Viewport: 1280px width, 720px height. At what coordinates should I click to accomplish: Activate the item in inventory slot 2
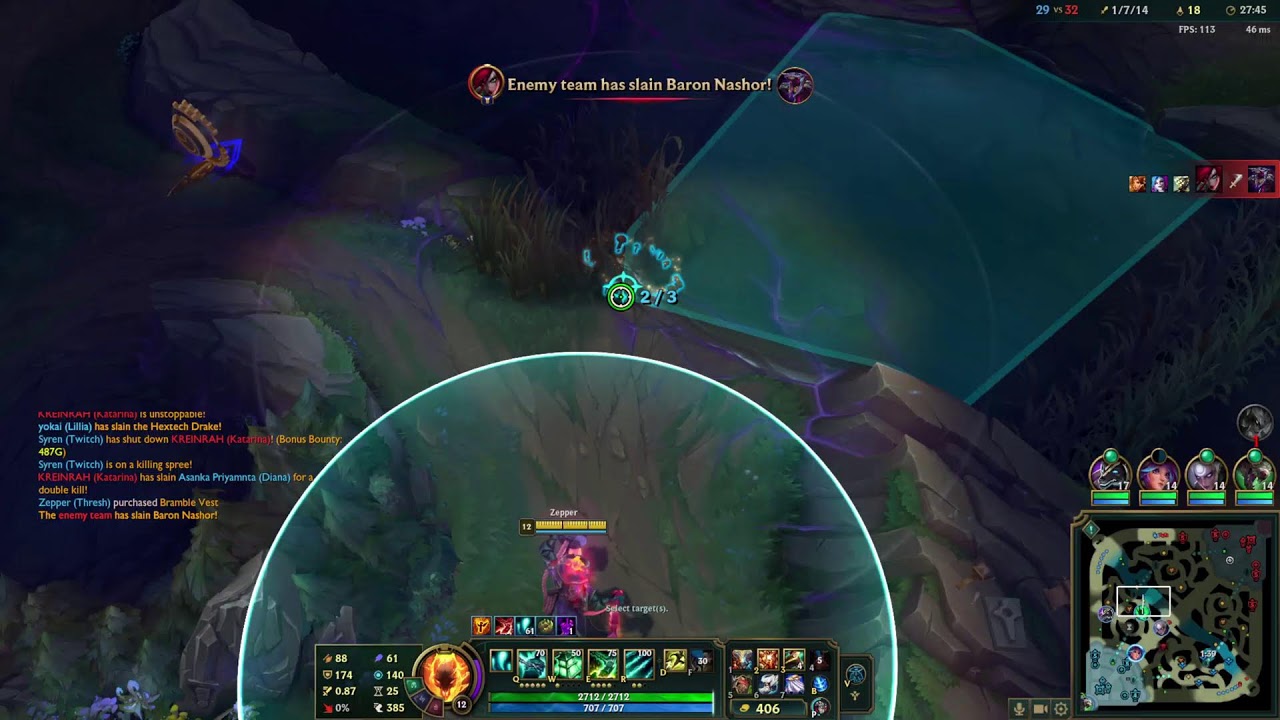768,660
